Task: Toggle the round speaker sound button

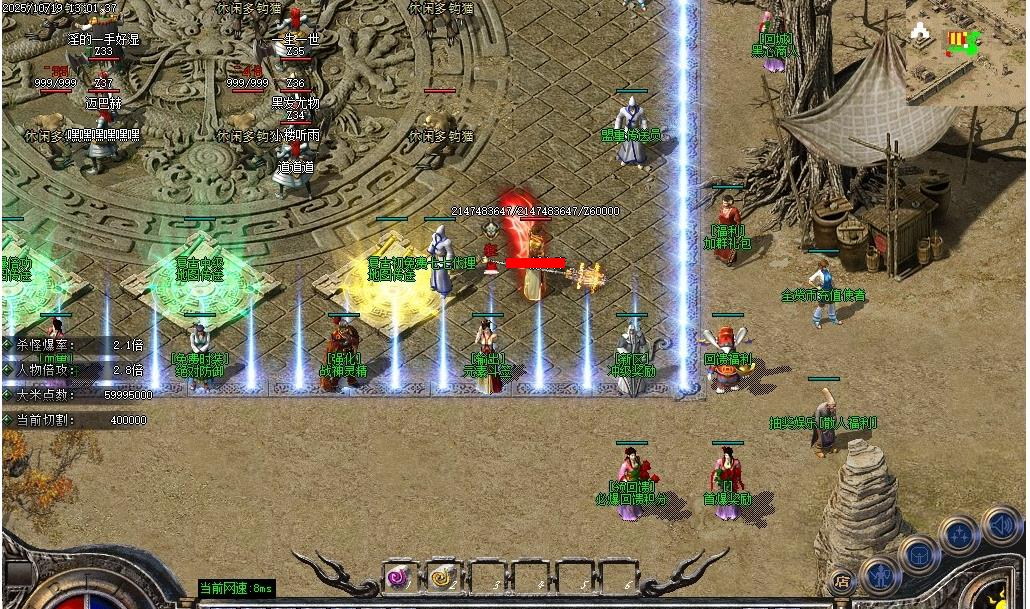Action: (x=1000, y=524)
